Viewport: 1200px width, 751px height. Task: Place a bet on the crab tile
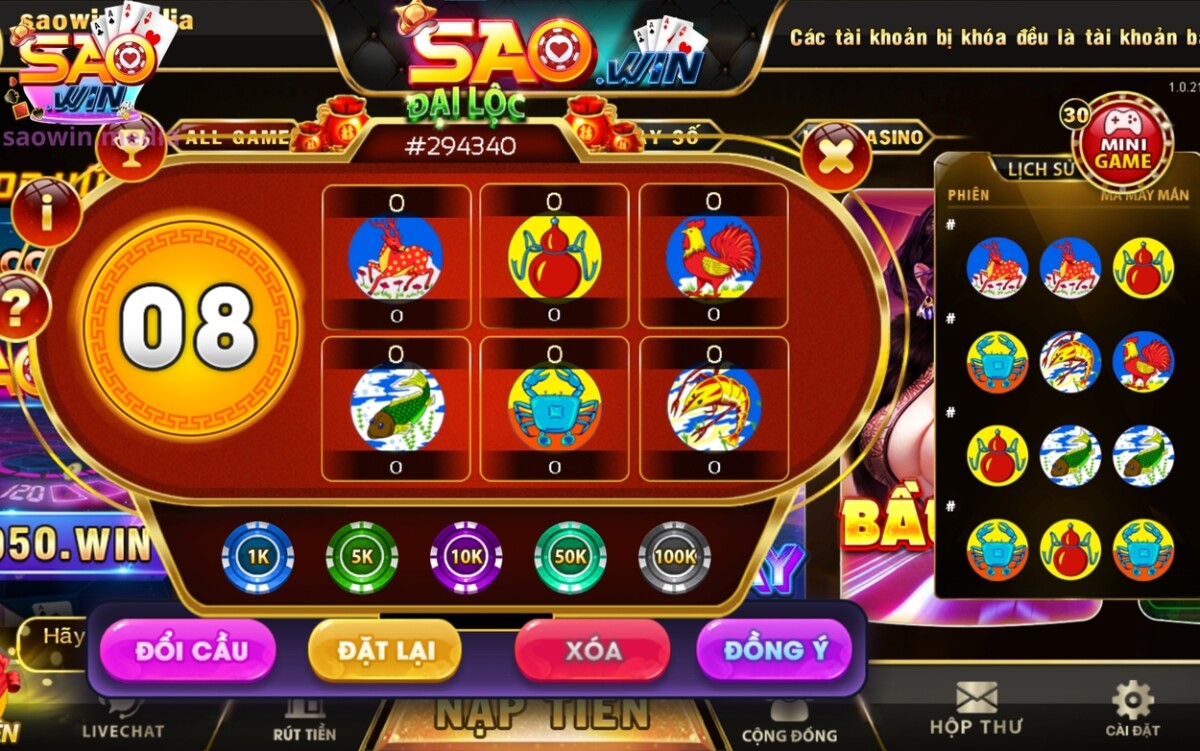tap(554, 408)
